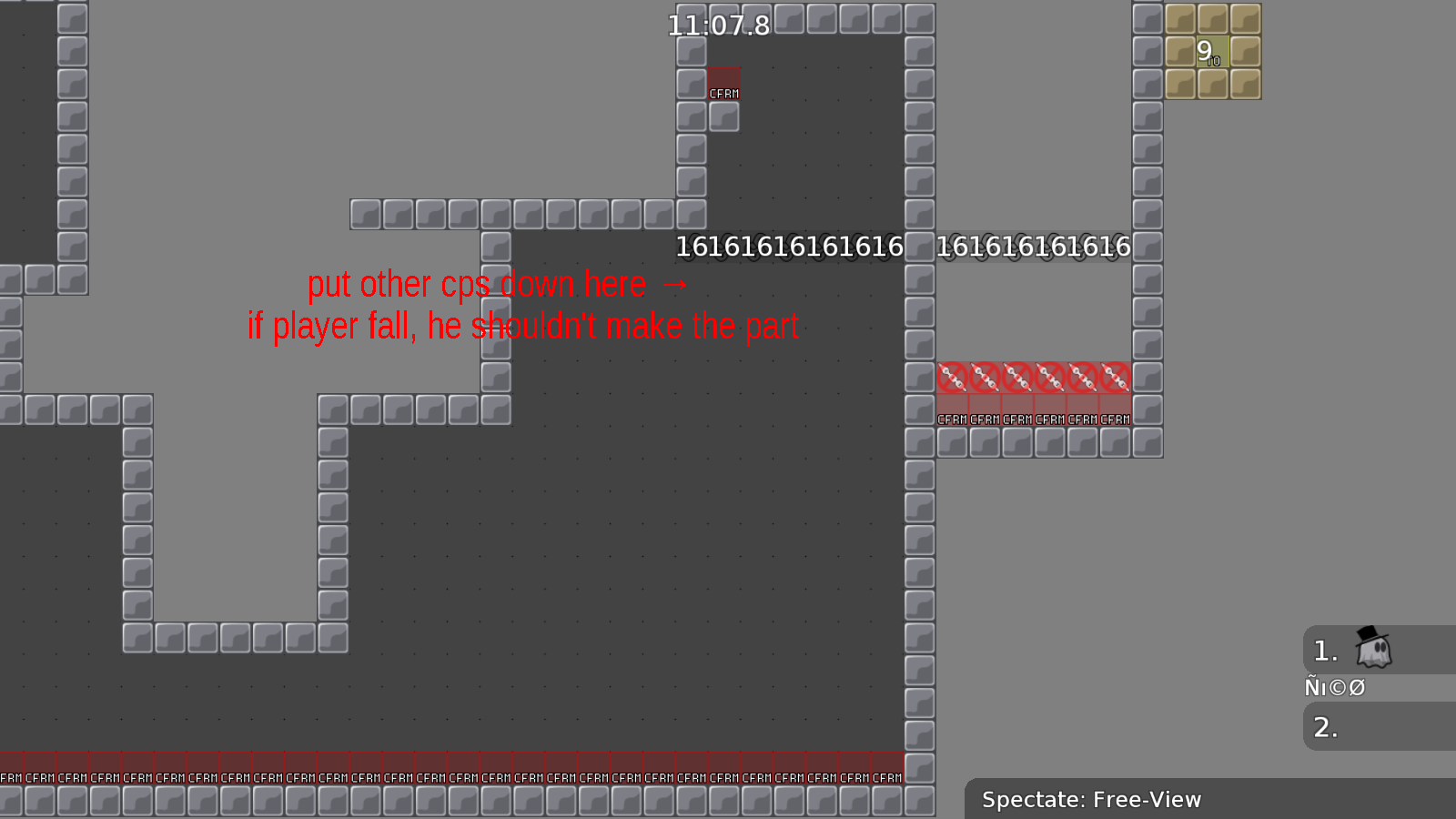
Task: Click the red warning text about player falling
Action: click(521, 326)
